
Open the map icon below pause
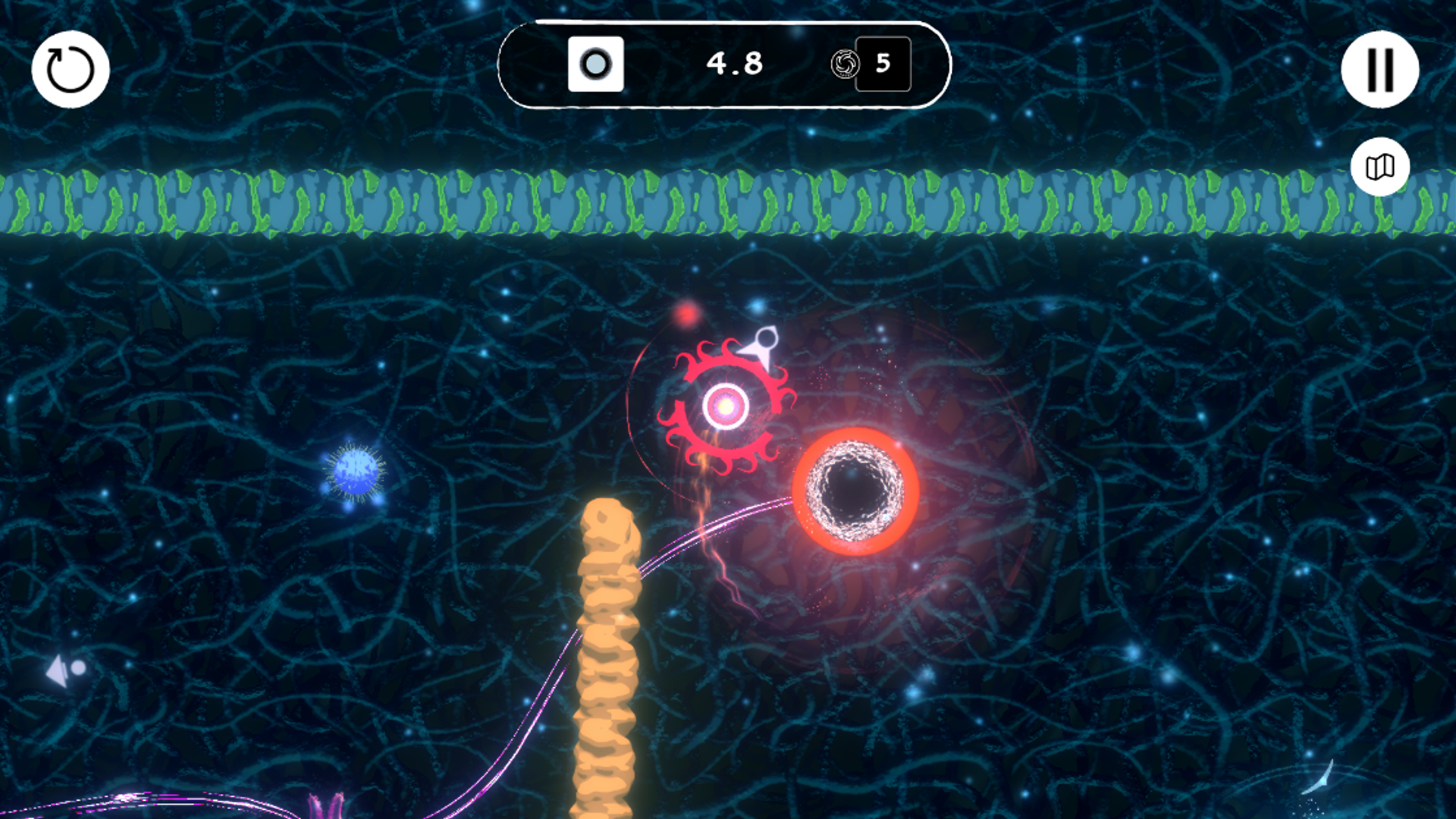click(1381, 166)
